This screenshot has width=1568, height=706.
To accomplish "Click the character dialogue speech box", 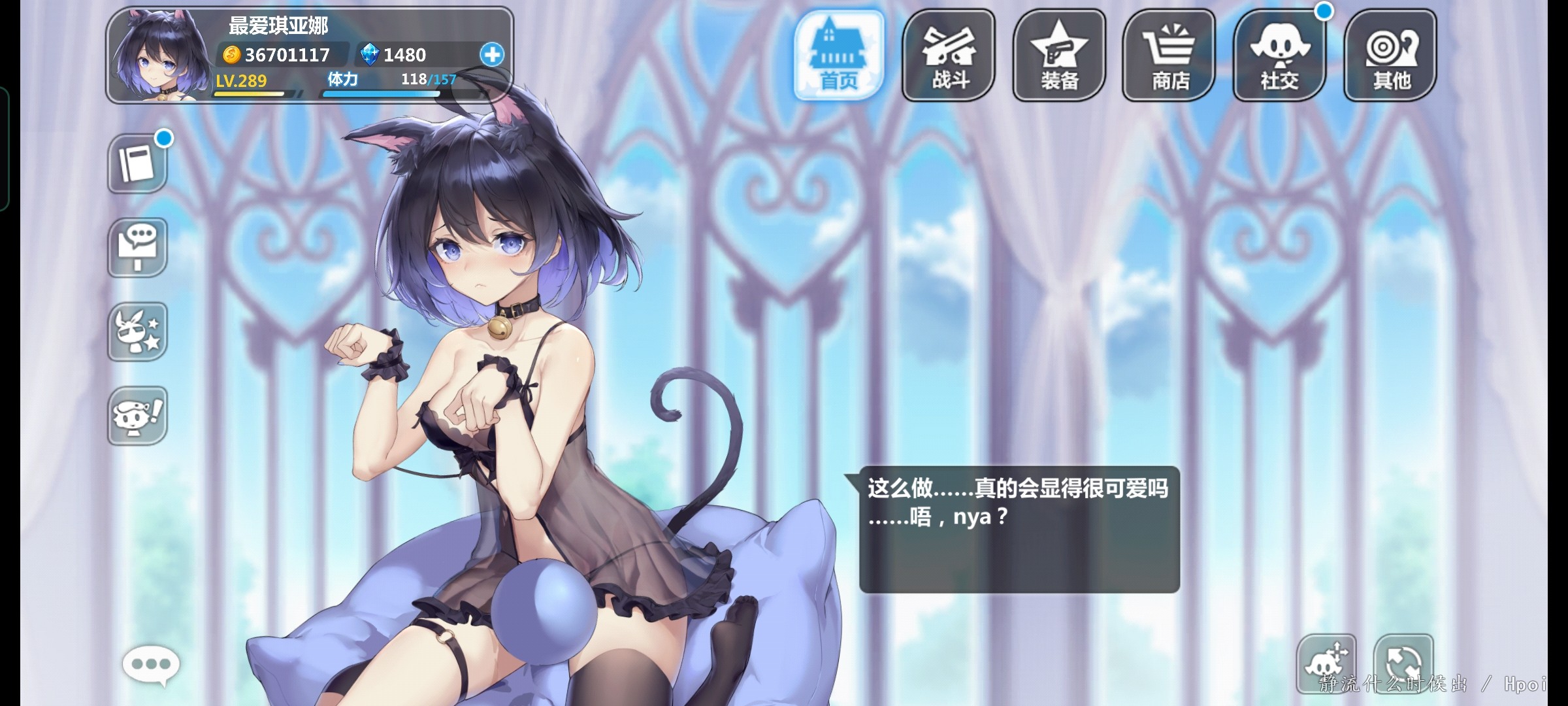I will pyautogui.click(x=1019, y=529).
